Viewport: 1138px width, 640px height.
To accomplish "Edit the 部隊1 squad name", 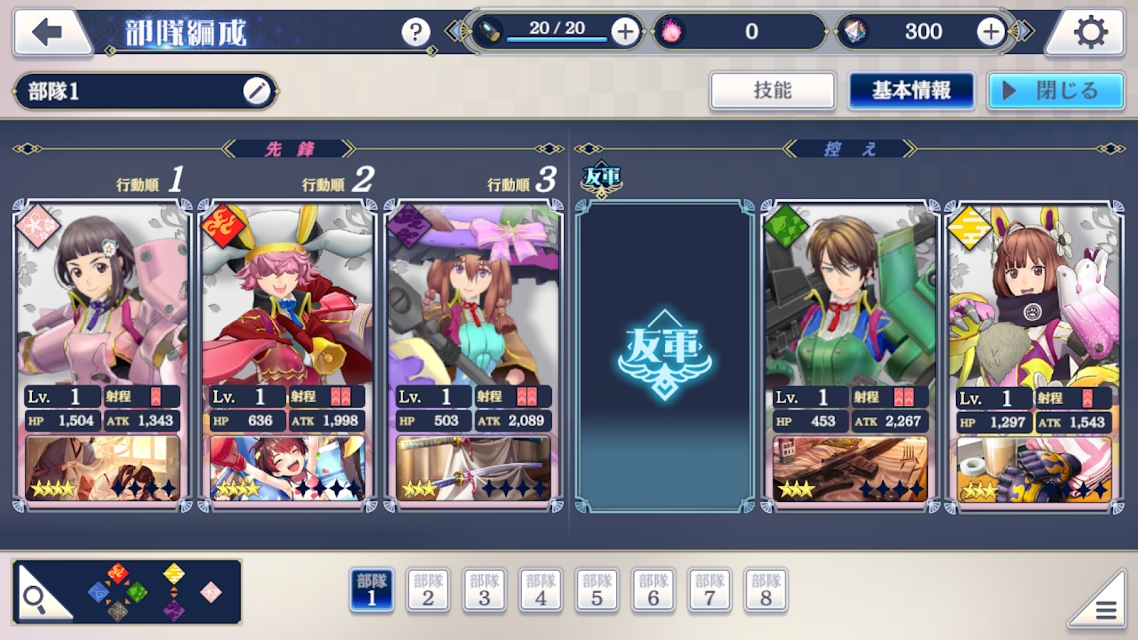I will click(x=257, y=91).
